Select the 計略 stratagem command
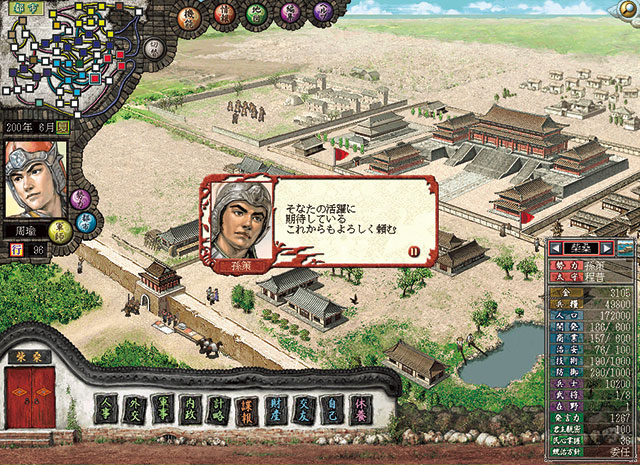The height and width of the screenshot is (465, 640). coord(219,408)
